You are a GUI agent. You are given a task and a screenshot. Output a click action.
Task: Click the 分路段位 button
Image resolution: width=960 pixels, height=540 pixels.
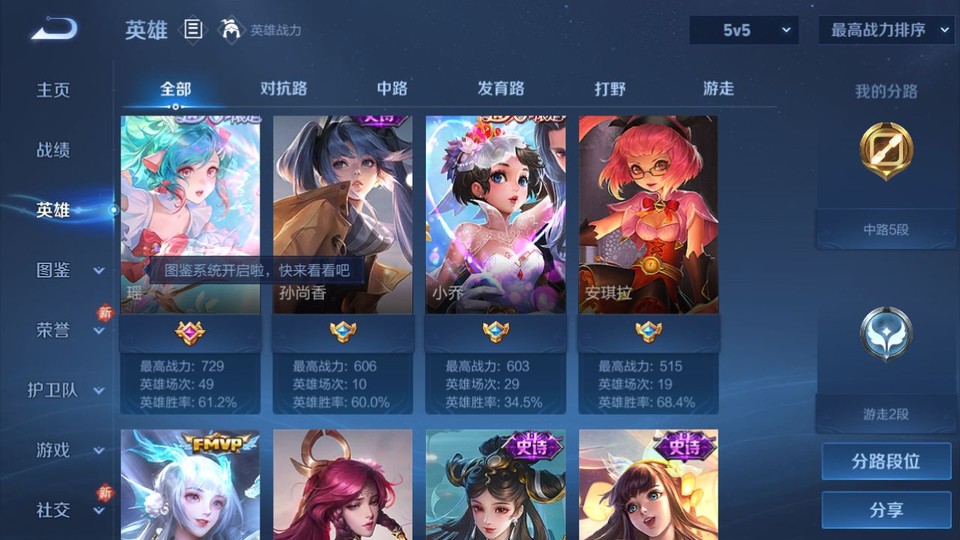(886, 462)
